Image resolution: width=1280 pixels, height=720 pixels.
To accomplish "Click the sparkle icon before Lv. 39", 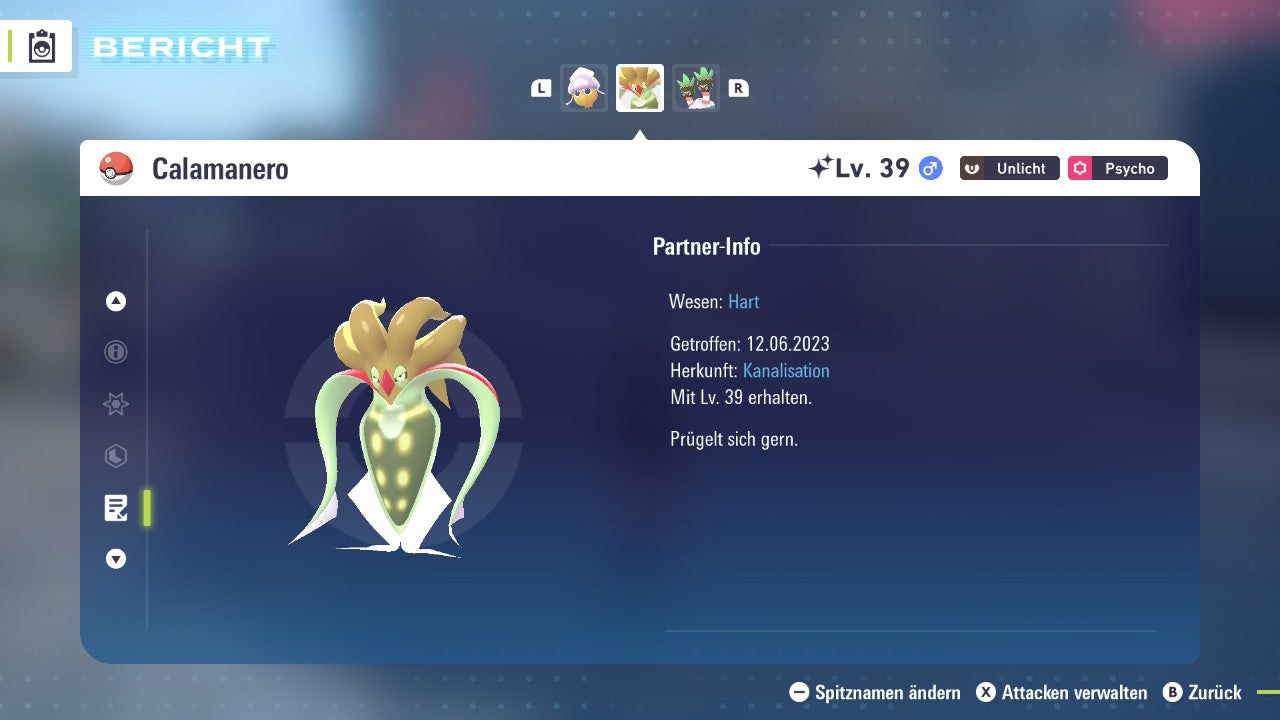I will (x=822, y=167).
